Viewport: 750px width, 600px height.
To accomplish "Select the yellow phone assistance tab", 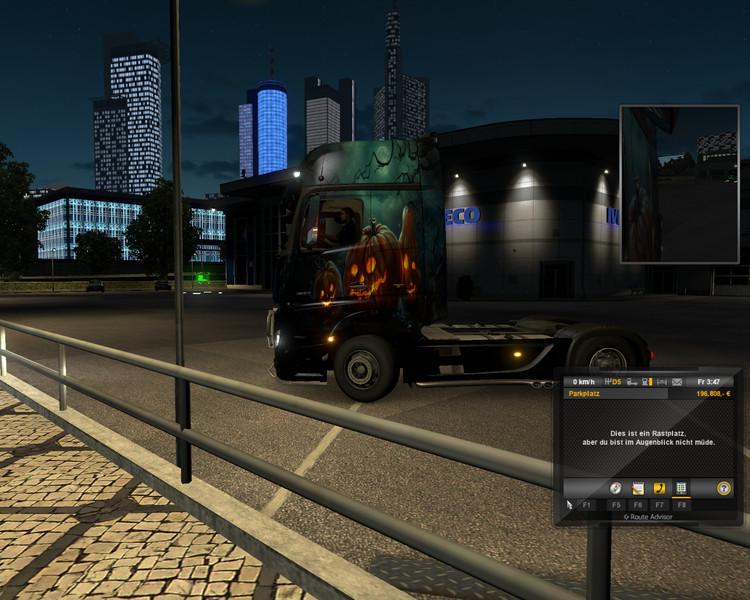I will pos(660,488).
